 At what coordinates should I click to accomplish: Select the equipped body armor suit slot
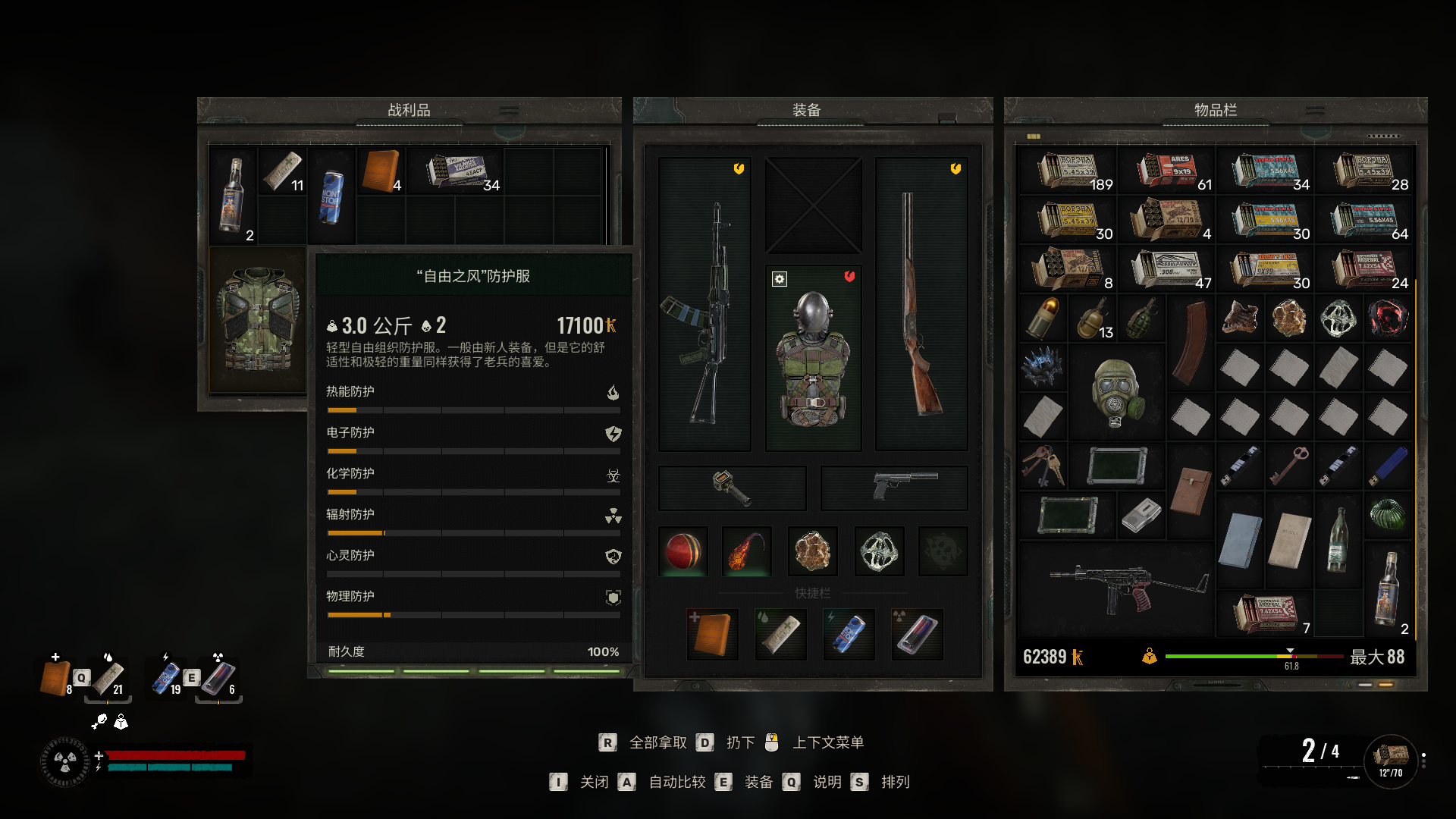813,358
